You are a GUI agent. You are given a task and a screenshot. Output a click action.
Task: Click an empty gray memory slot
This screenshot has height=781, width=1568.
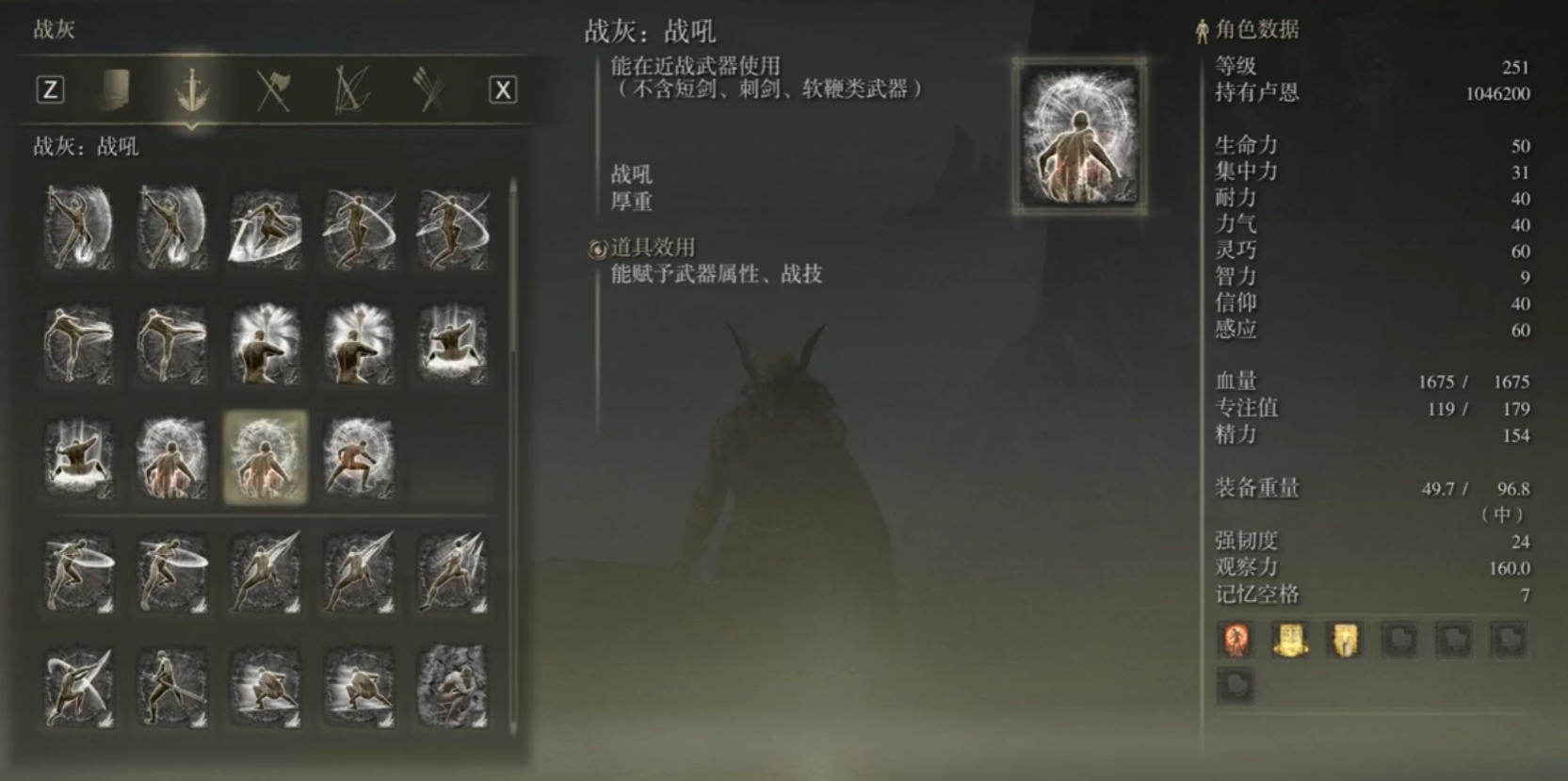pos(1400,640)
